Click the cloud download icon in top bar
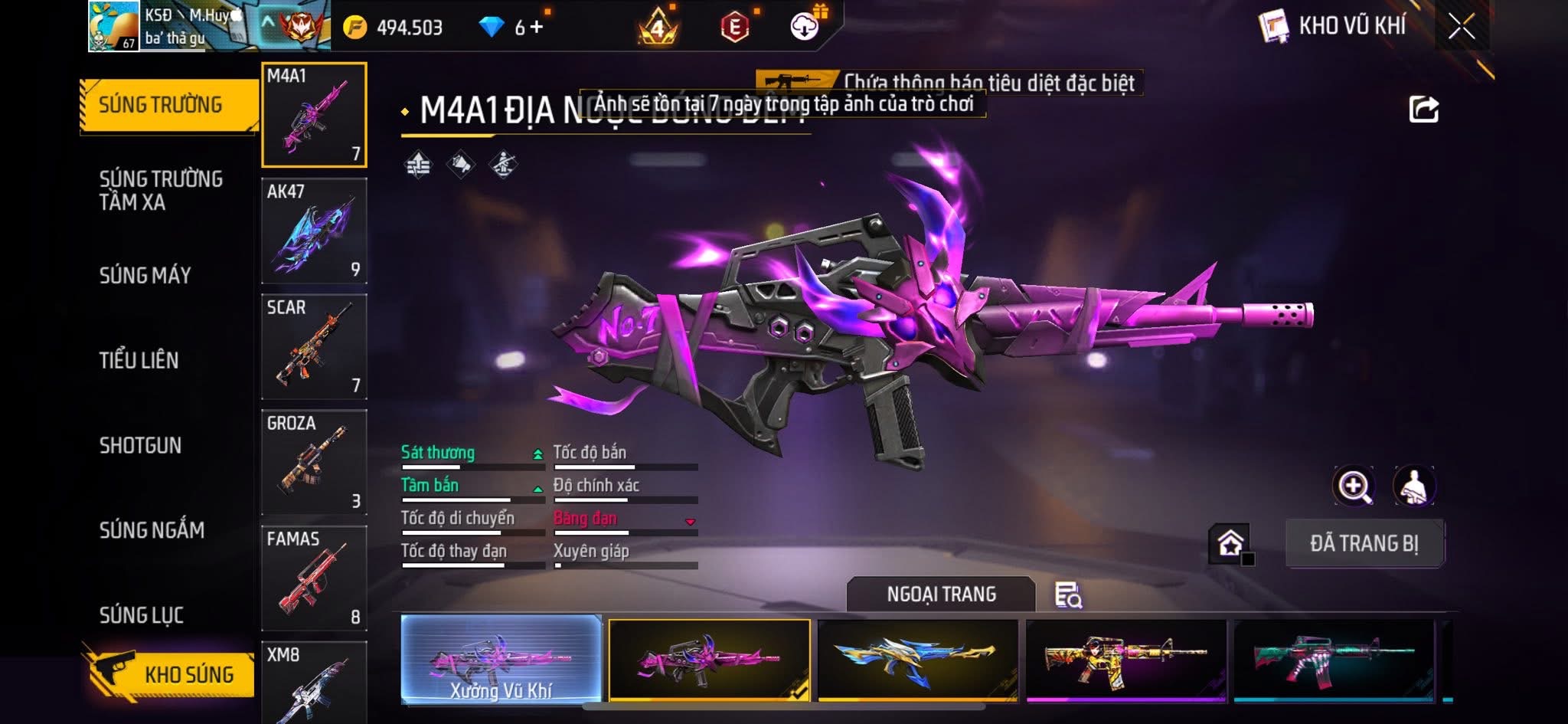Image resolution: width=1568 pixels, height=724 pixels. coord(802,25)
